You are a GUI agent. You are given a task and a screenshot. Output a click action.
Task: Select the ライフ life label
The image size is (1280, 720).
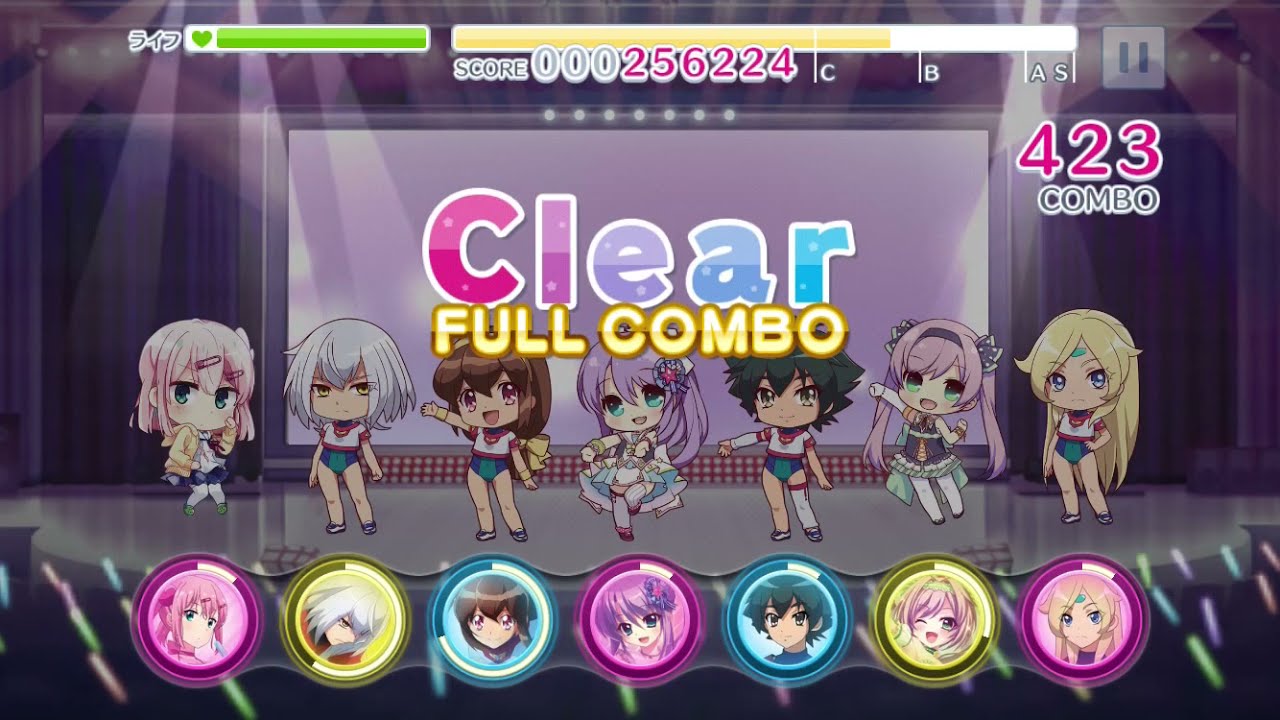(x=155, y=38)
